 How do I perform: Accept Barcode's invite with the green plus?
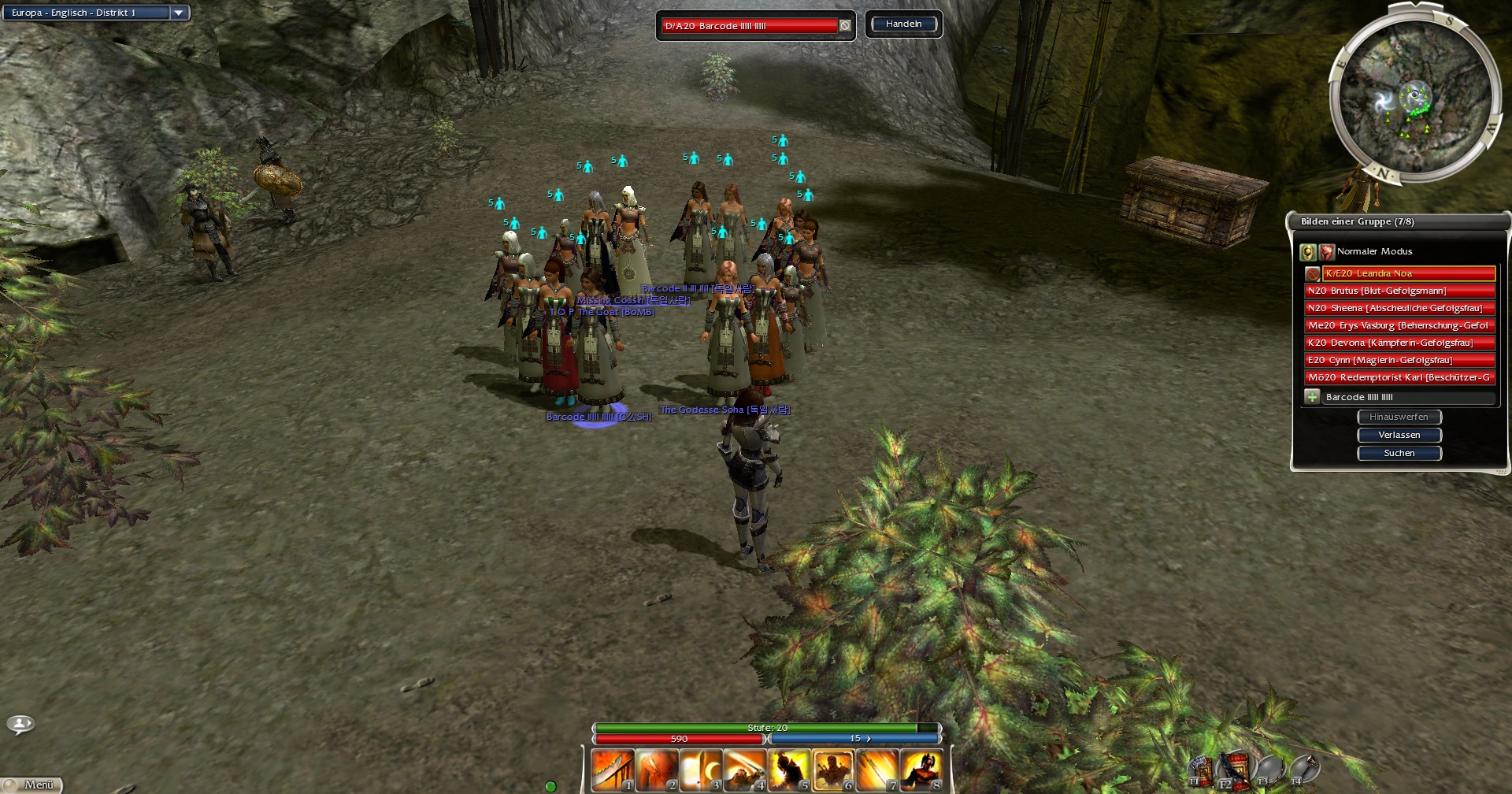click(x=1312, y=397)
